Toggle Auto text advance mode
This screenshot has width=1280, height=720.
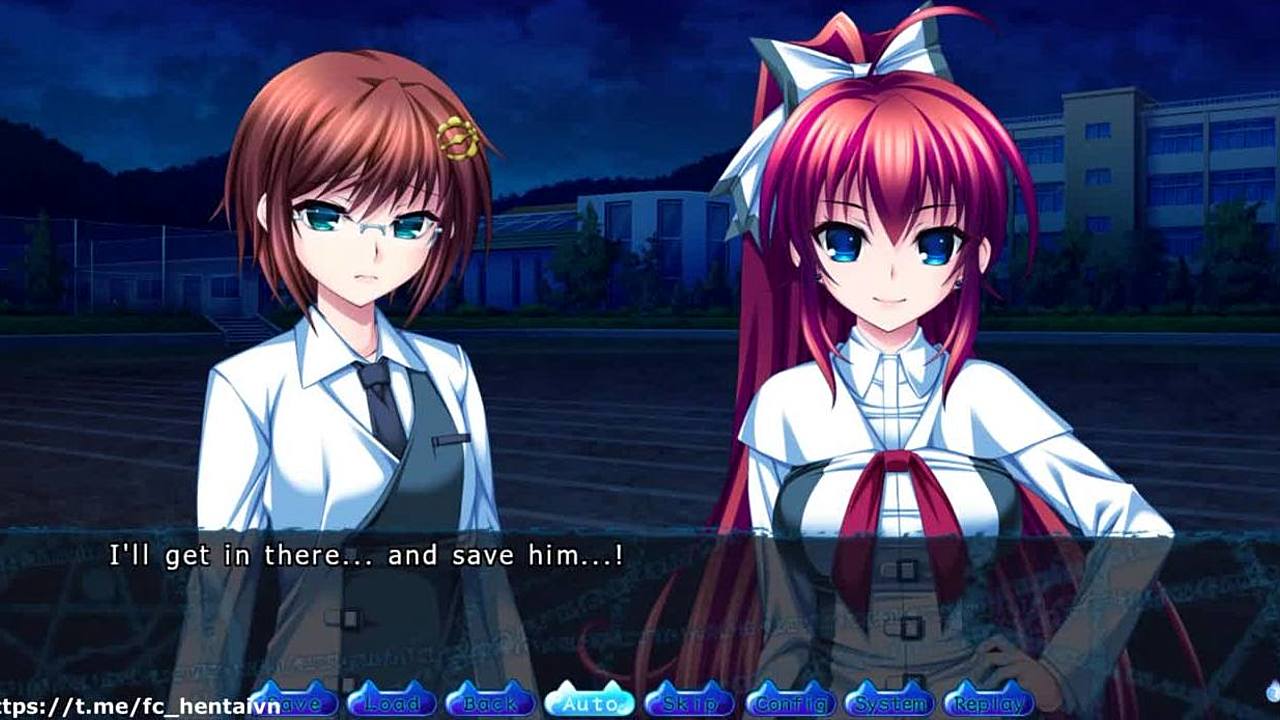coord(589,702)
